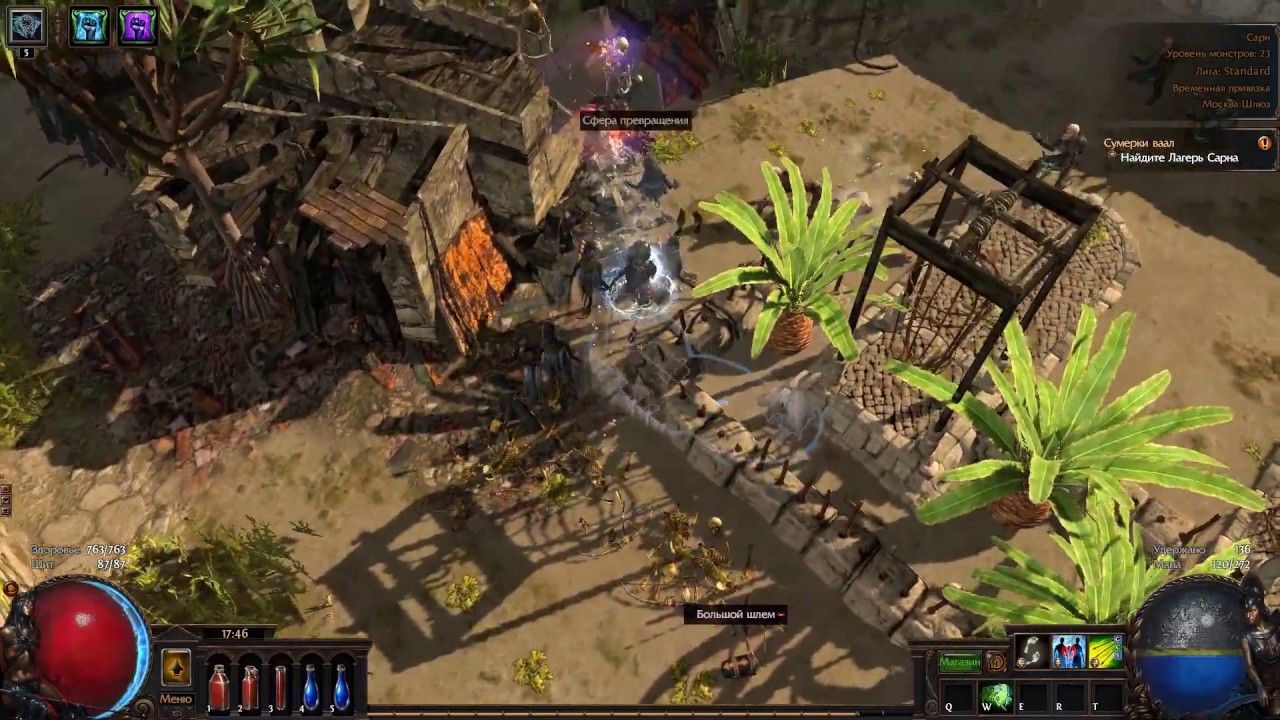Click the orange exclamation quest marker
The width and height of the screenshot is (1280, 720).
1264,143
